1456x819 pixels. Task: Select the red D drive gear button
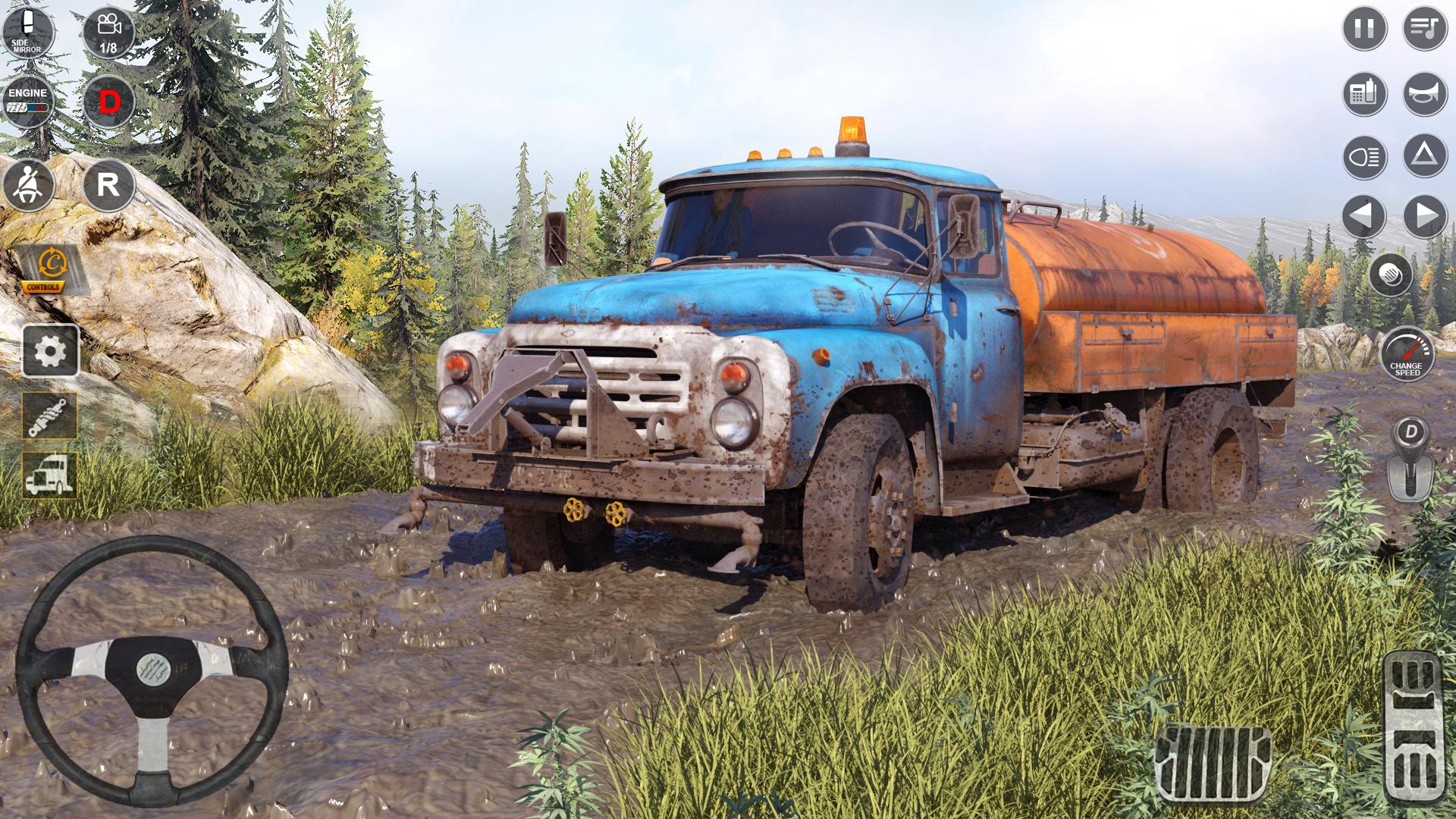pos(108,101)
